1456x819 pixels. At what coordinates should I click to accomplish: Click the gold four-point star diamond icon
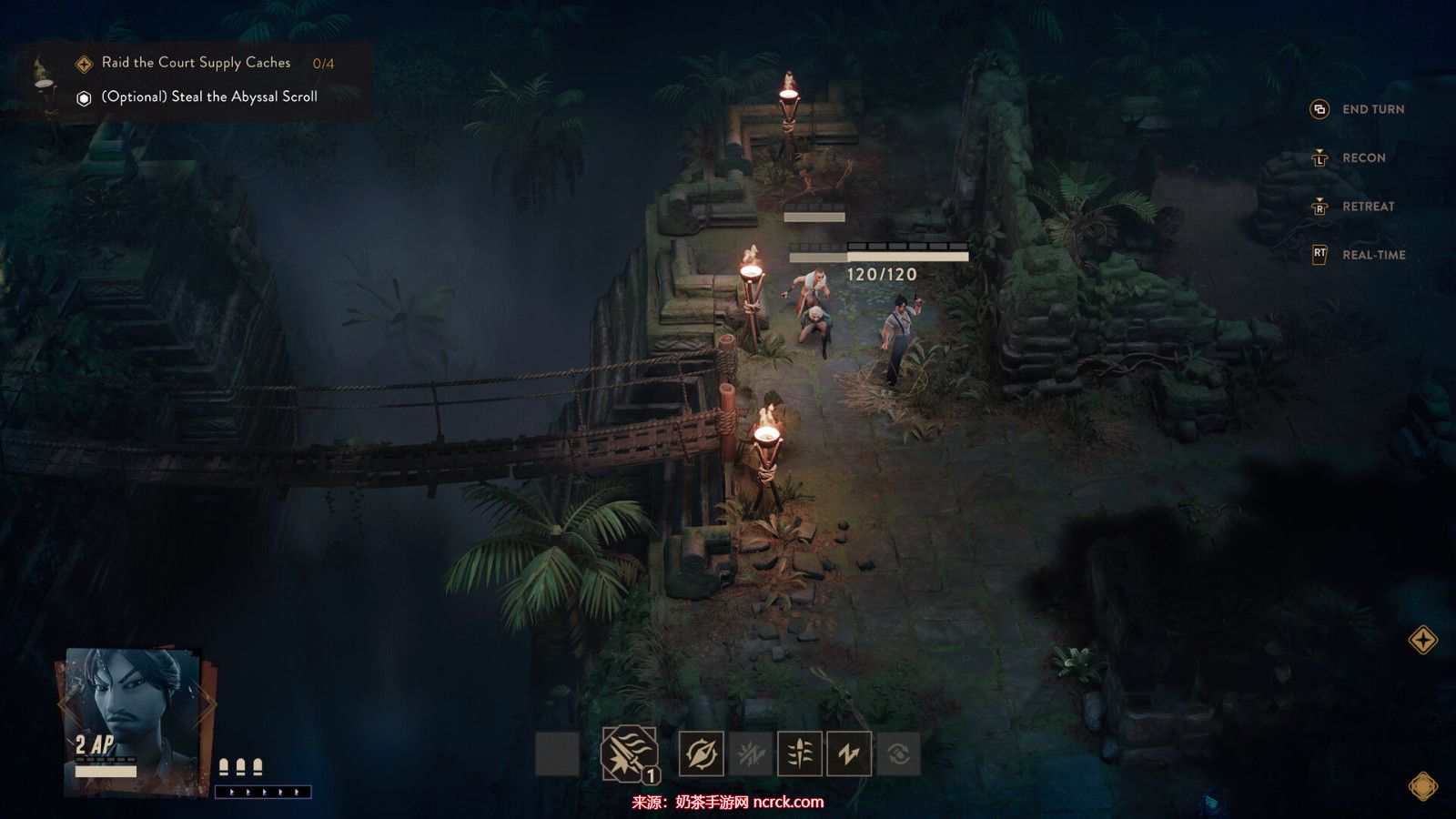tap(1422, 640)
